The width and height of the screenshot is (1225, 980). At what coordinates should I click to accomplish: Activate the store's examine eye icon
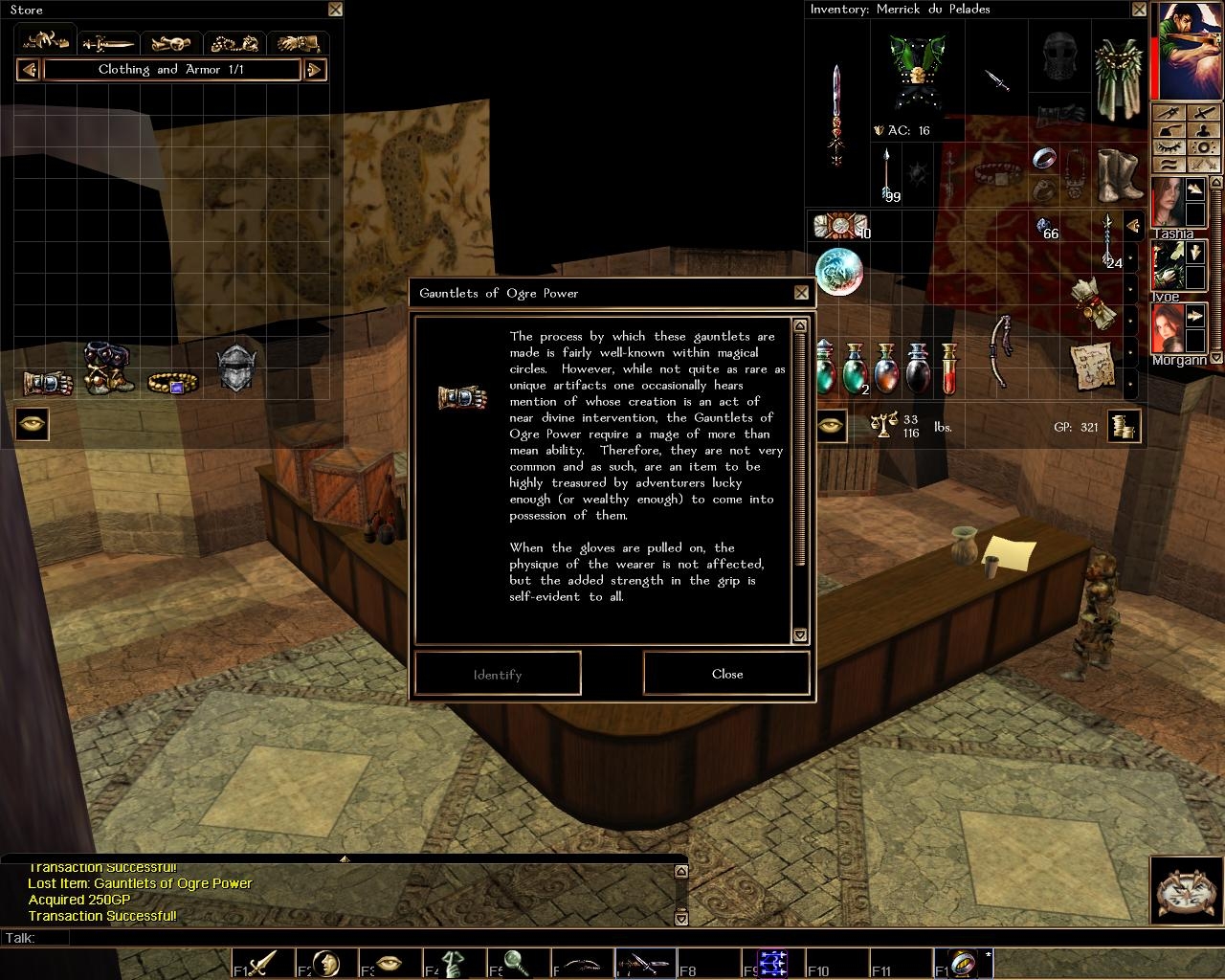32,424
